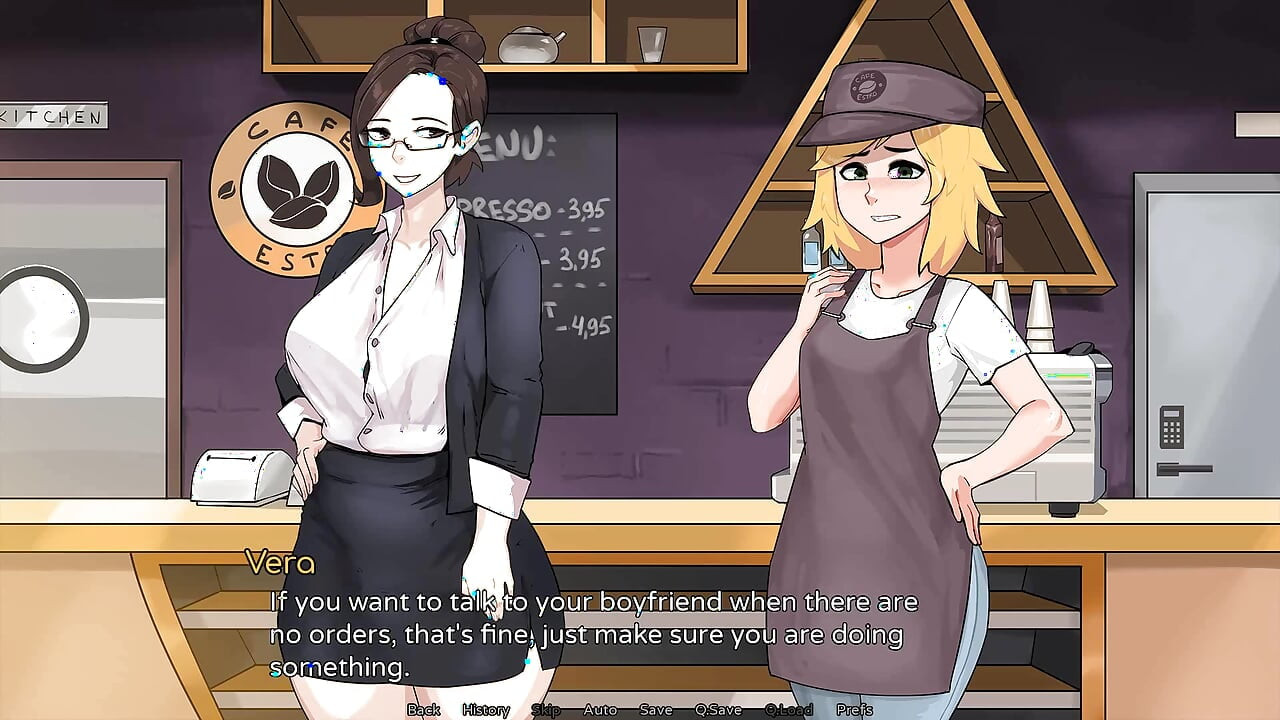Click the dialogue text to advance
The height and width of the screenshot is (720, 1280).
tap(593, 632)
